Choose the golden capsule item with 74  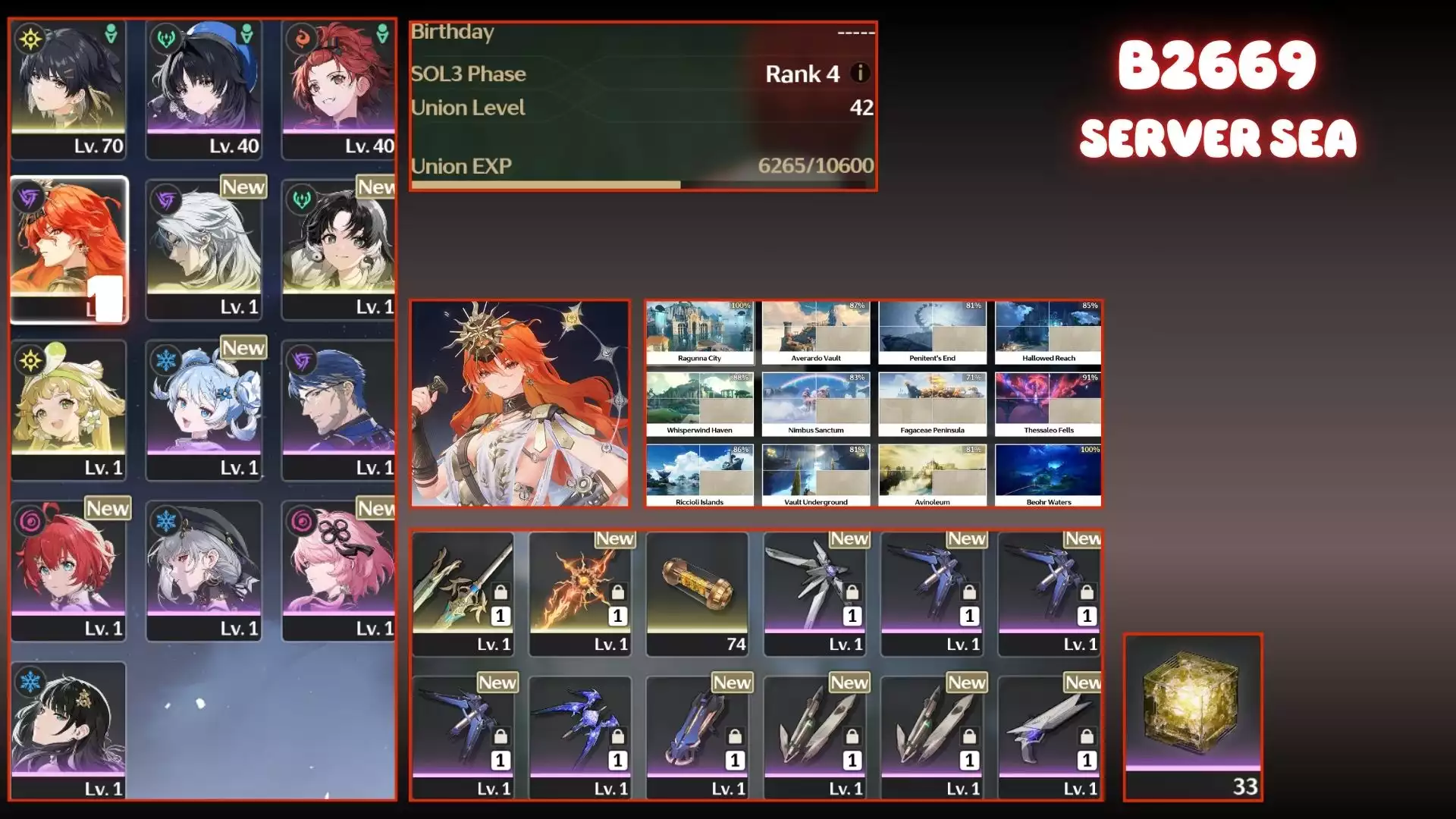tap(697, 593)
